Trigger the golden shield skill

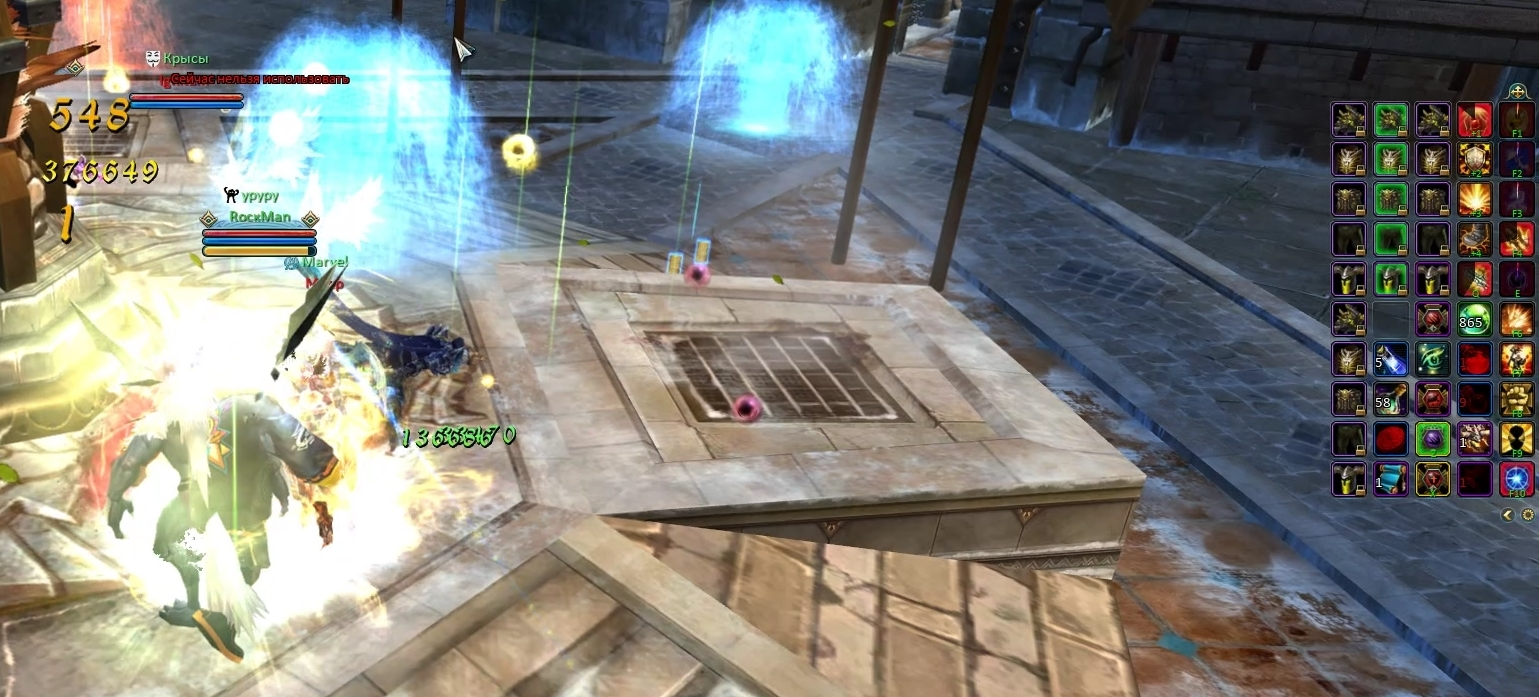coord(1474,159)
